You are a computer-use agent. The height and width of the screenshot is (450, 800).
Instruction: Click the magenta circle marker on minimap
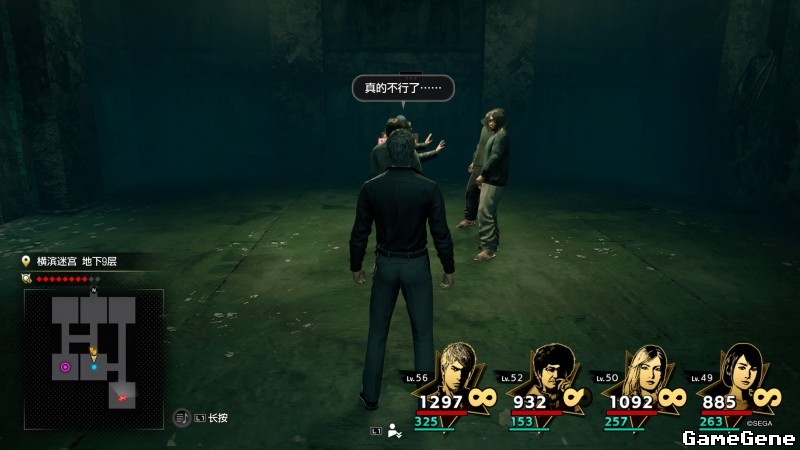[65, 367]
